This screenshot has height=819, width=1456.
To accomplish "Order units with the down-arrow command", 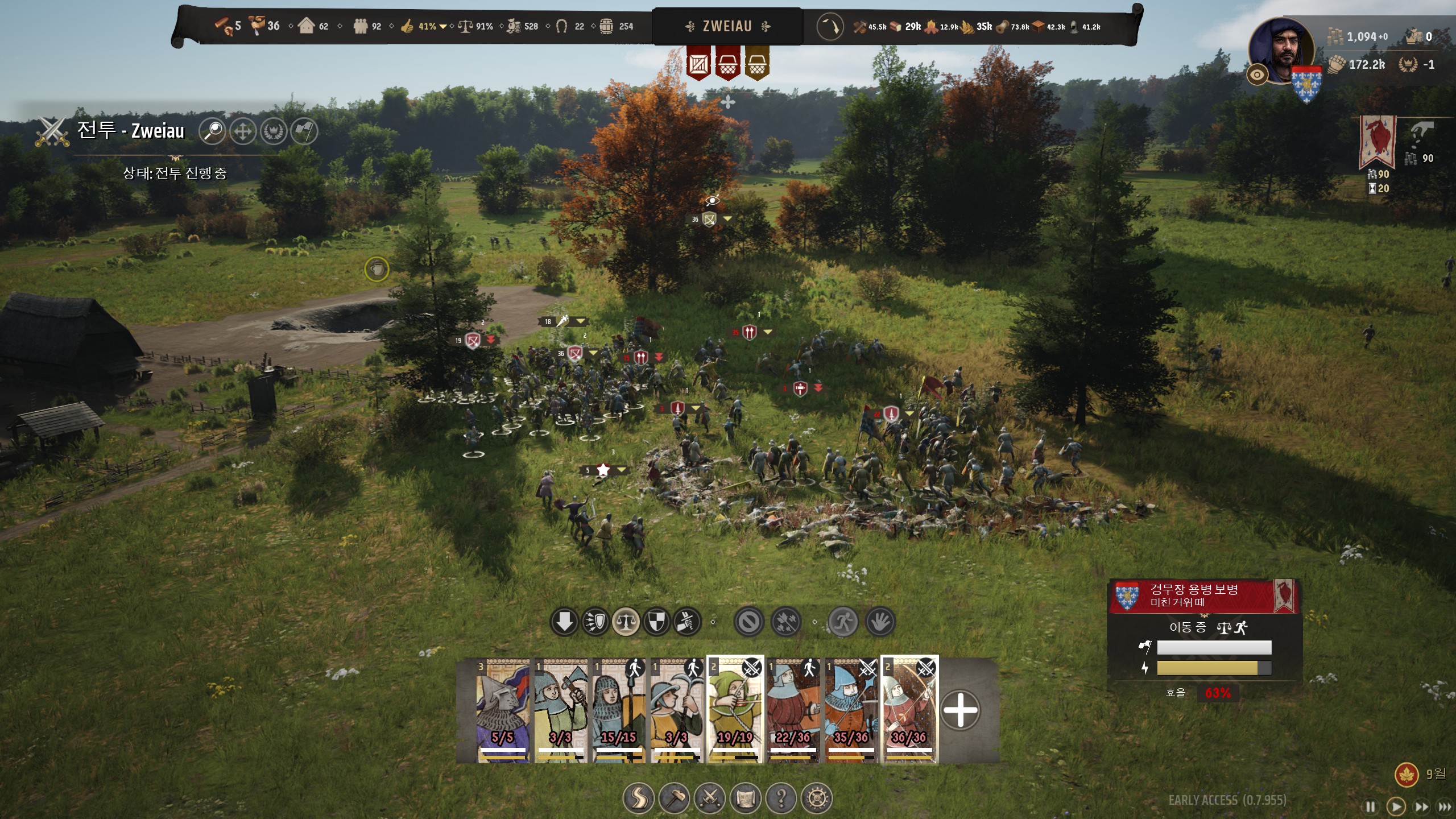I will click(x=564, y=622).
